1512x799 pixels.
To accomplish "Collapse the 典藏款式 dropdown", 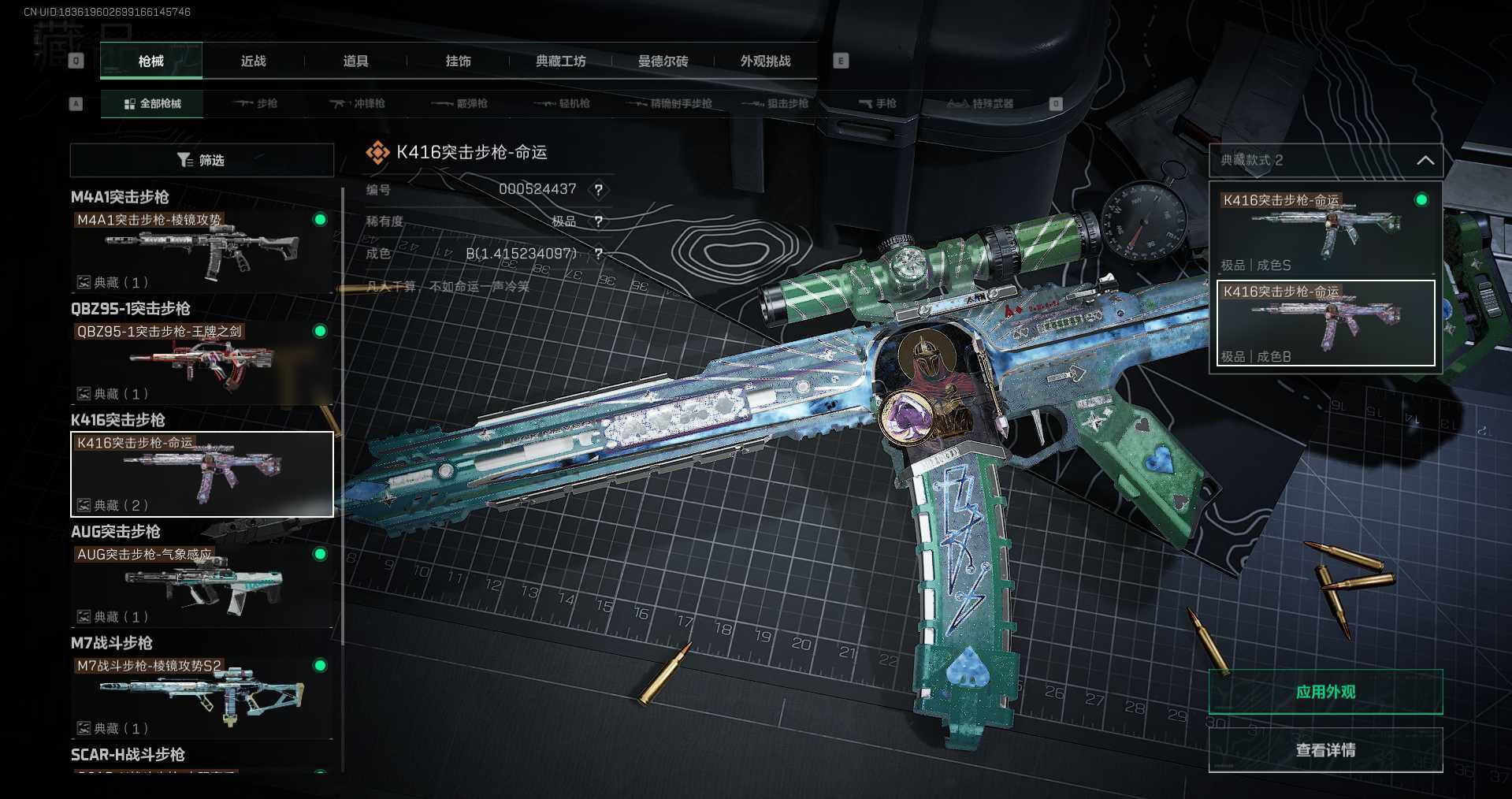I will click(1425, 161).
